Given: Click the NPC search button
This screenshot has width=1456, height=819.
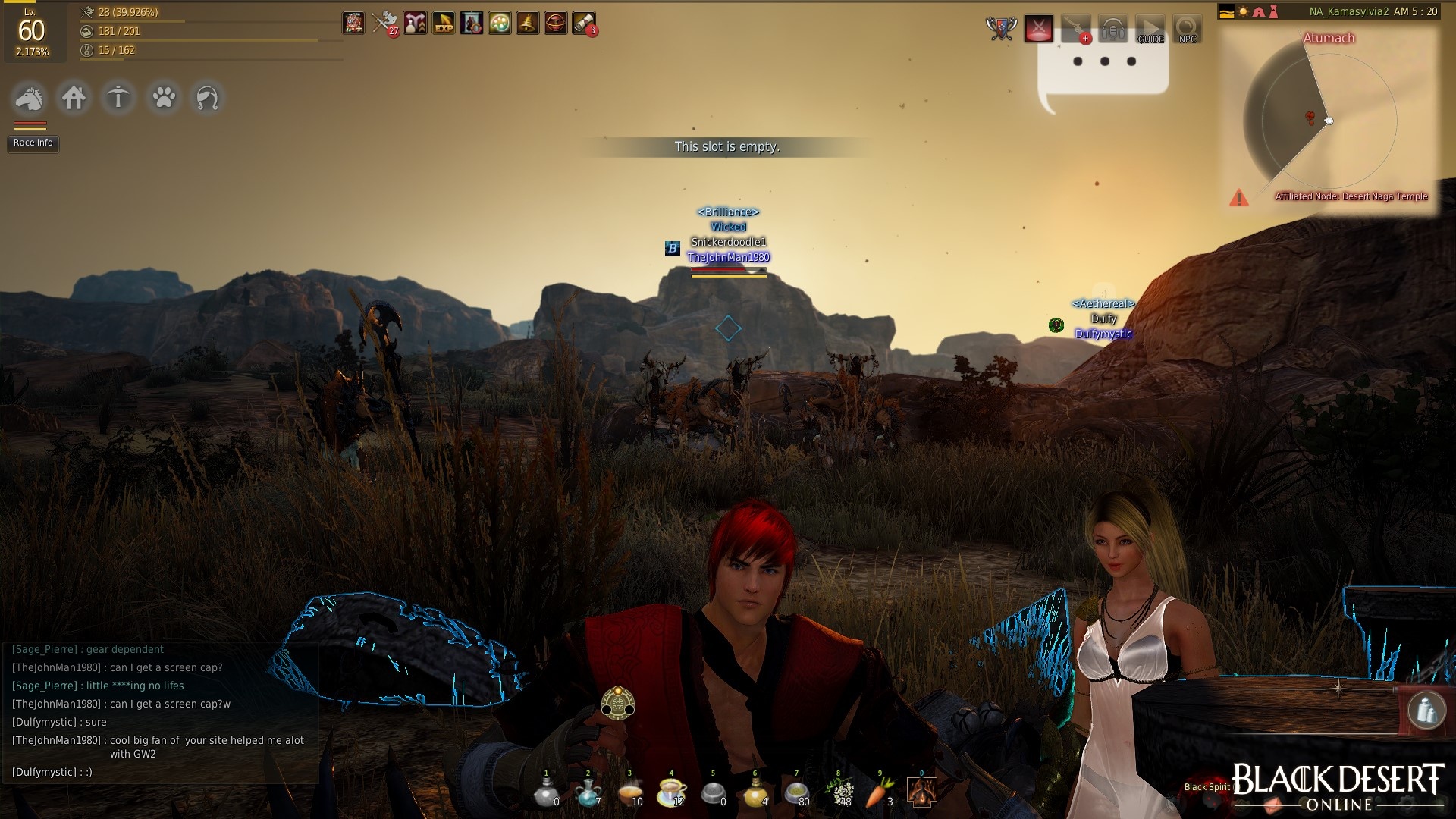Looking at the screenshot, I should [x=1187, y=30].
